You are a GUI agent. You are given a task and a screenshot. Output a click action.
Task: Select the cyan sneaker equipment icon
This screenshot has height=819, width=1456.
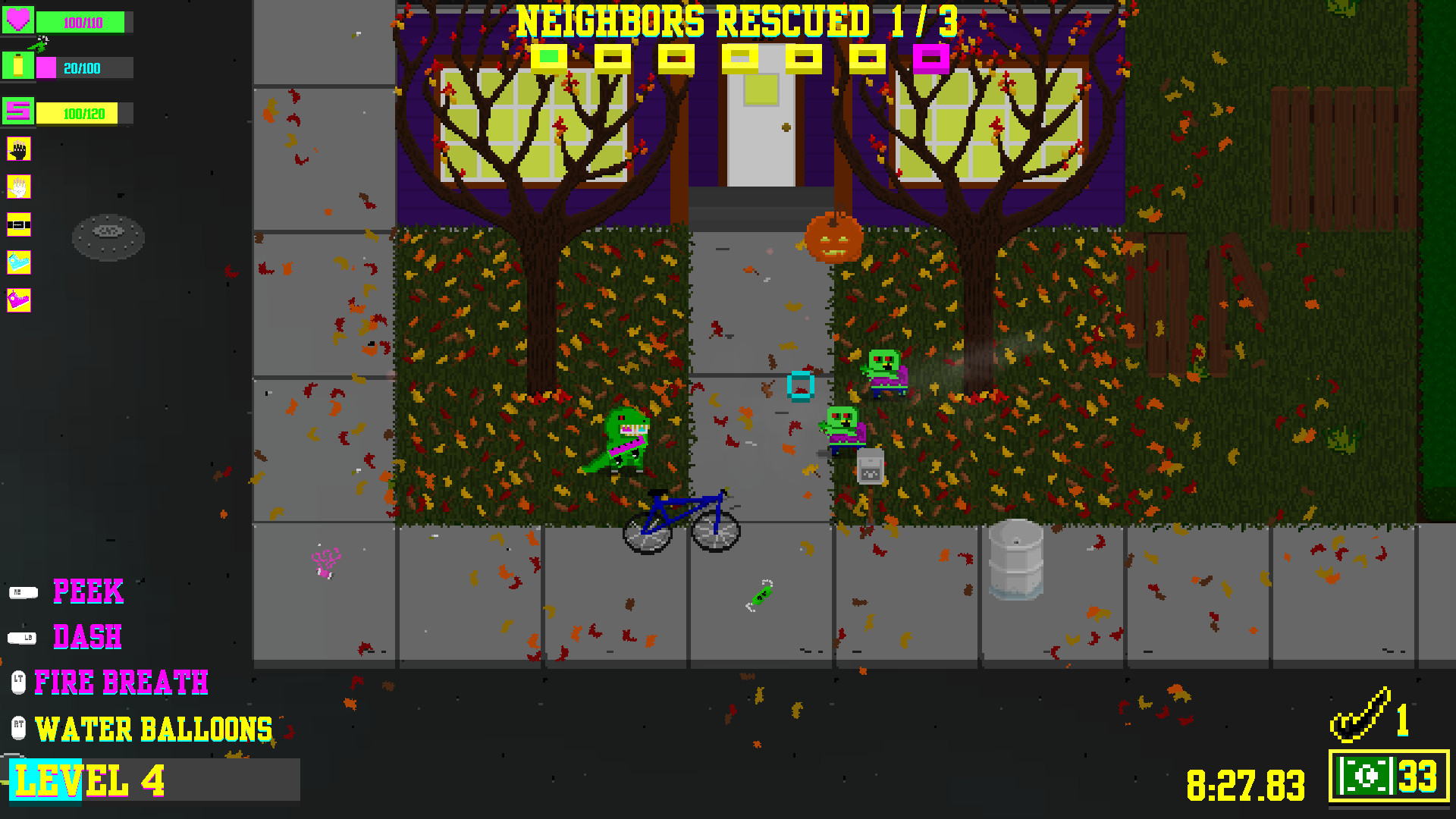point(18,262)
